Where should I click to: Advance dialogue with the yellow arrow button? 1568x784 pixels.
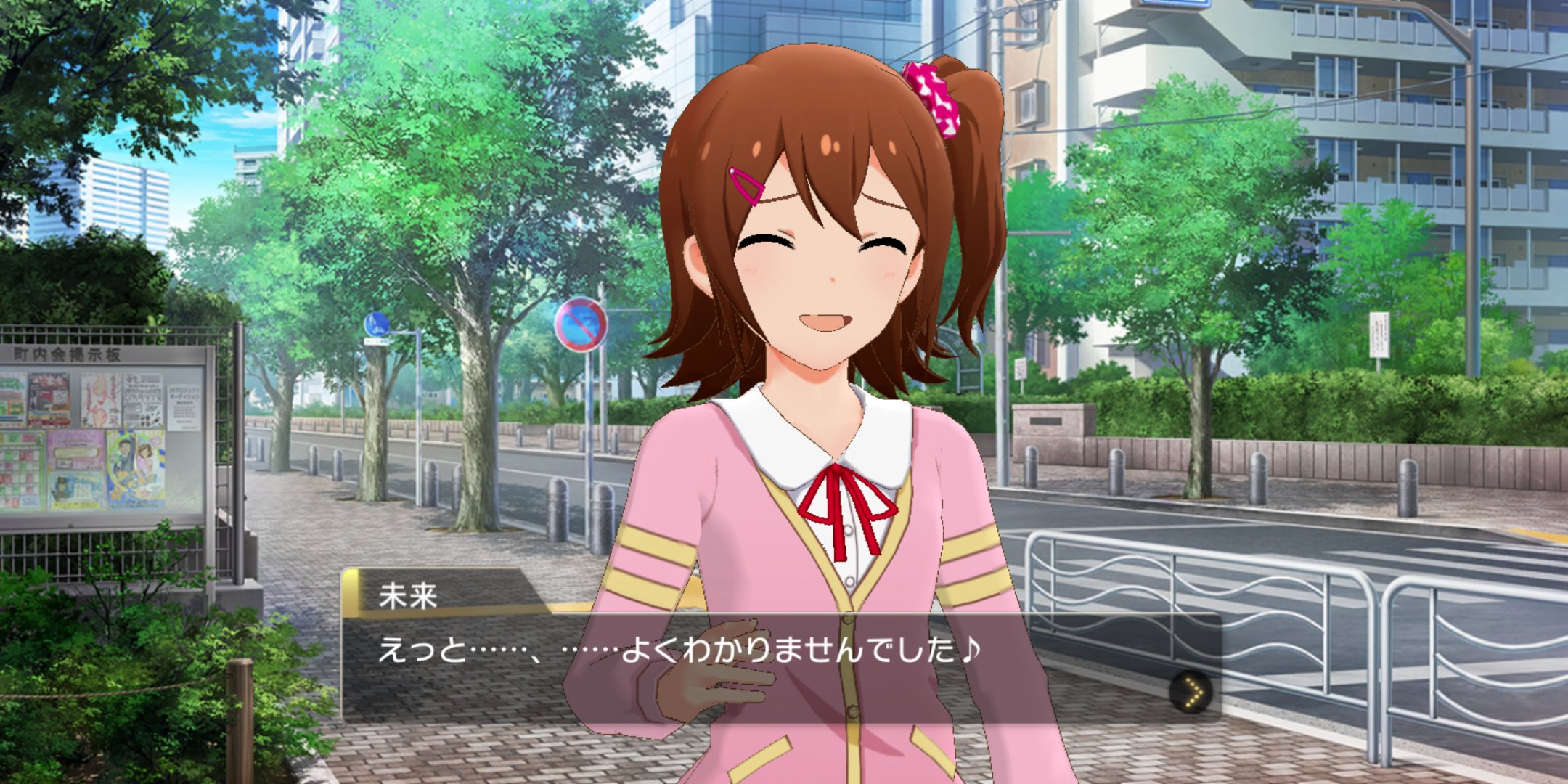(x=1191, y=692)
